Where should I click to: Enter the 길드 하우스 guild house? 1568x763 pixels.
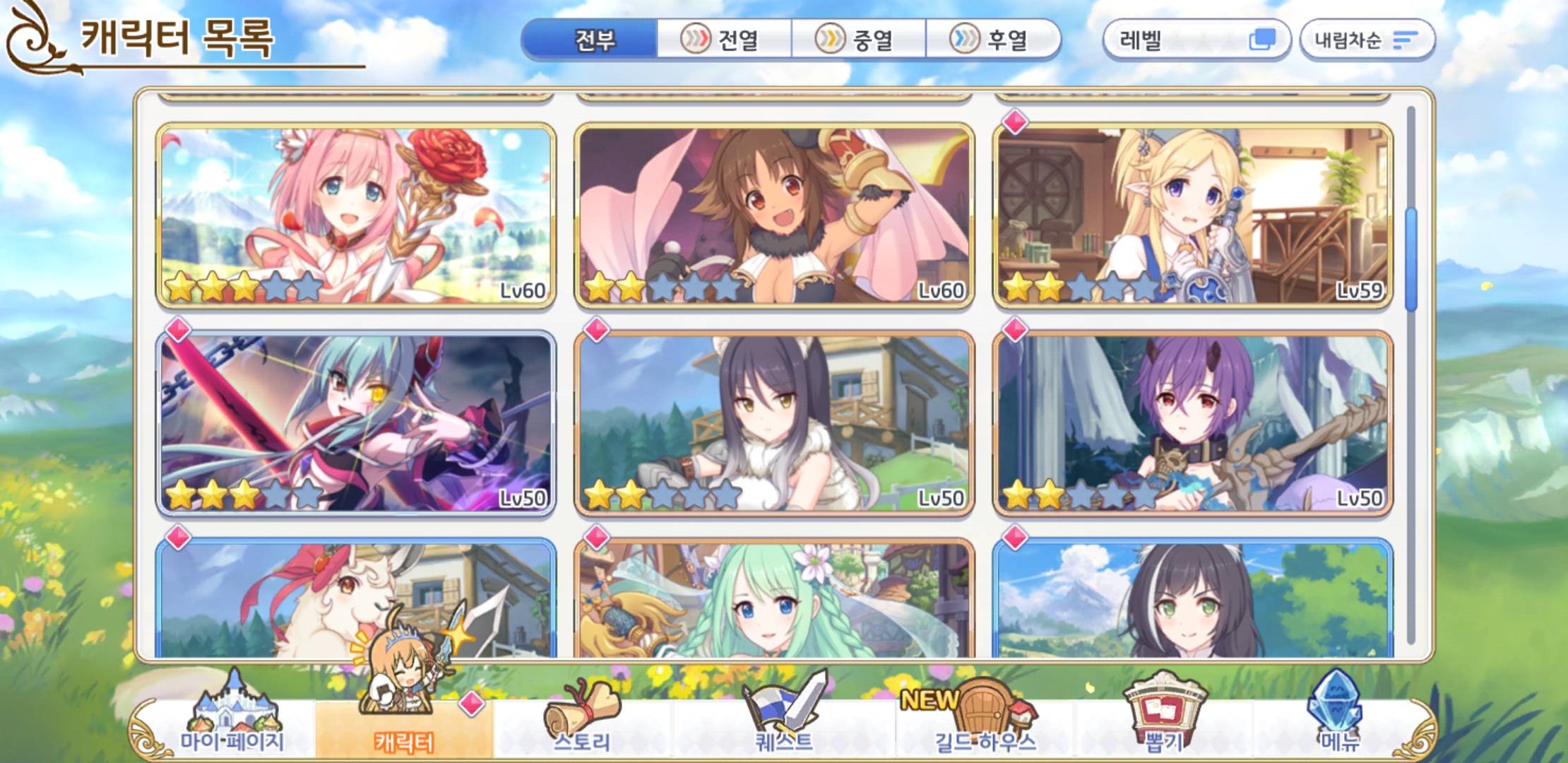coord(985,721)
